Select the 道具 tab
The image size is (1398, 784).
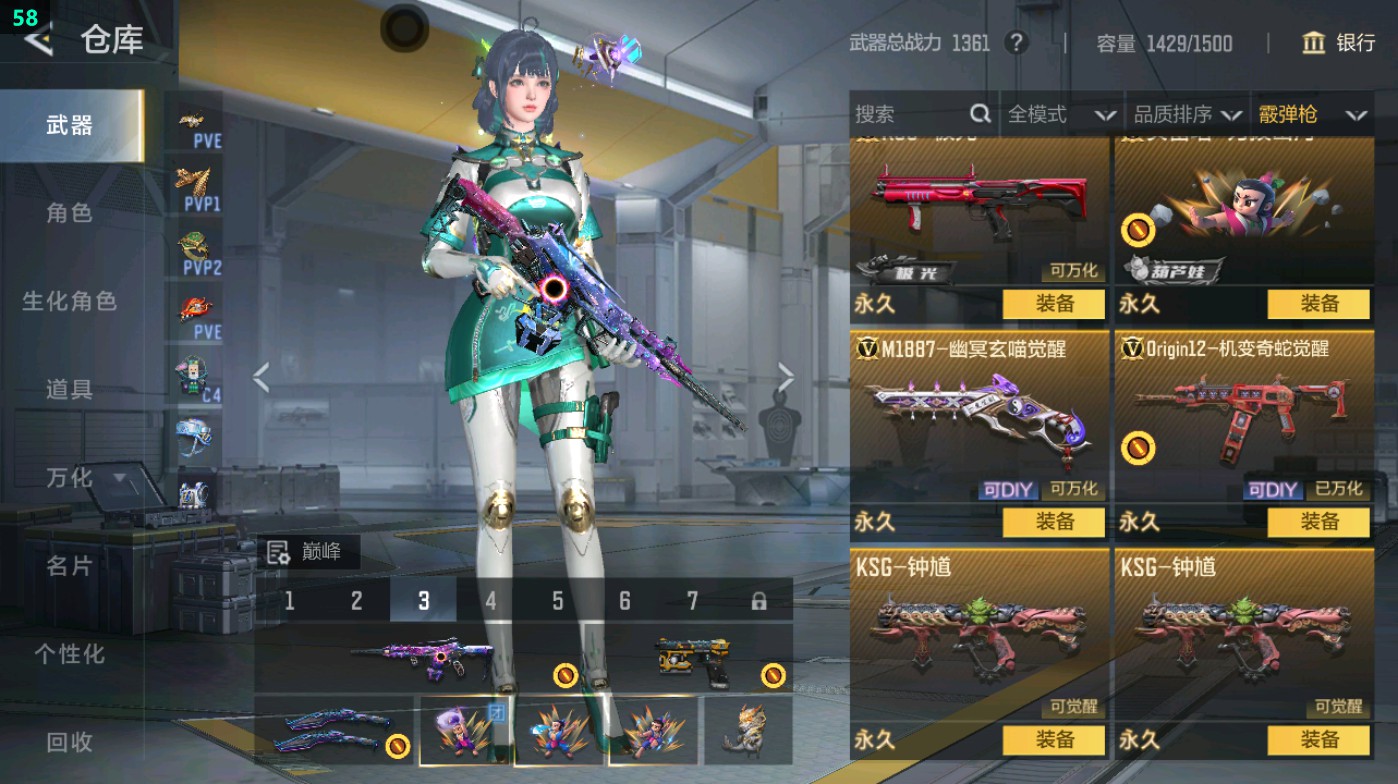point(69,389)
